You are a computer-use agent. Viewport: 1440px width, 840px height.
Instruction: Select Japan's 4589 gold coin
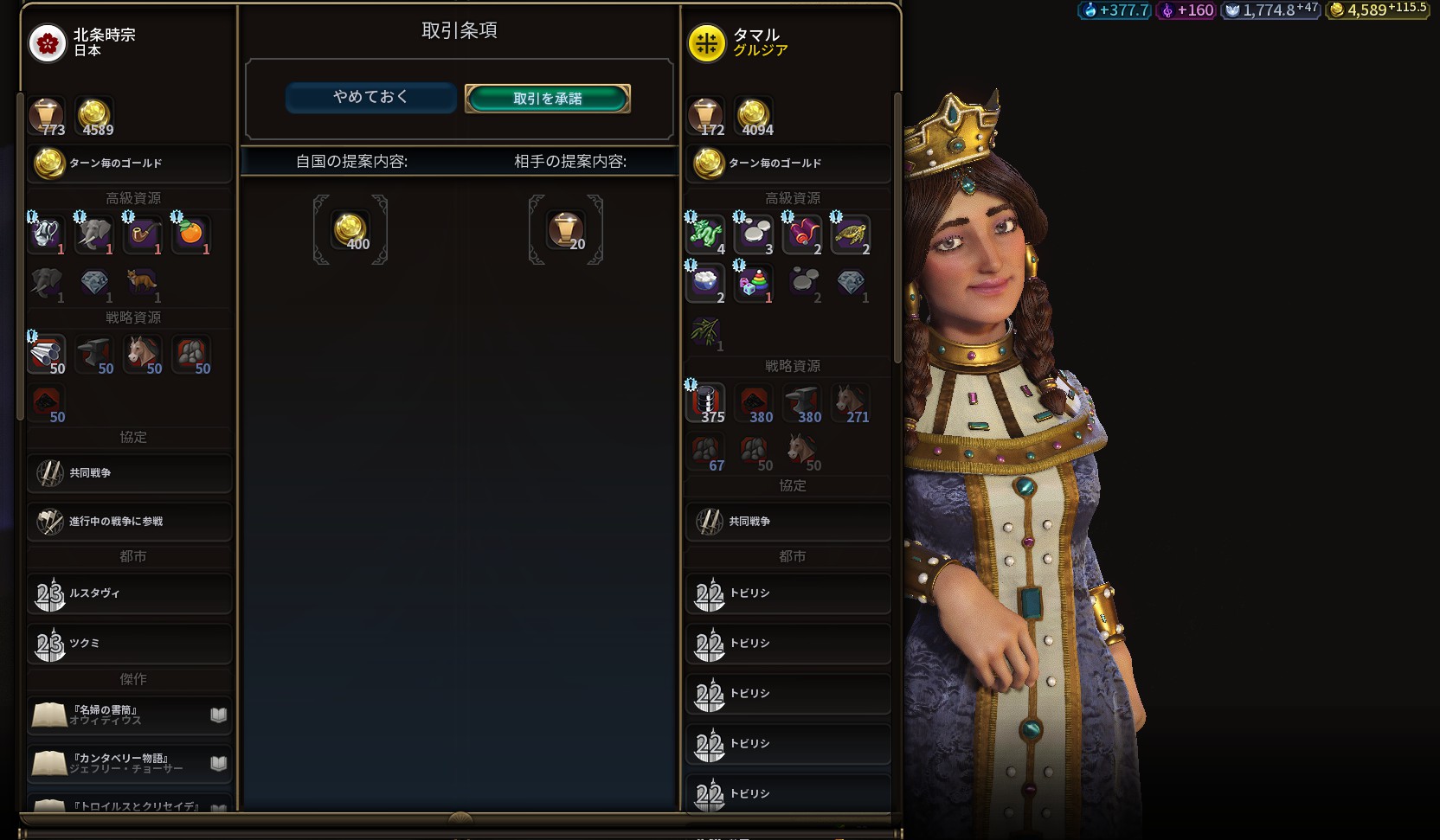coord(94,116)
